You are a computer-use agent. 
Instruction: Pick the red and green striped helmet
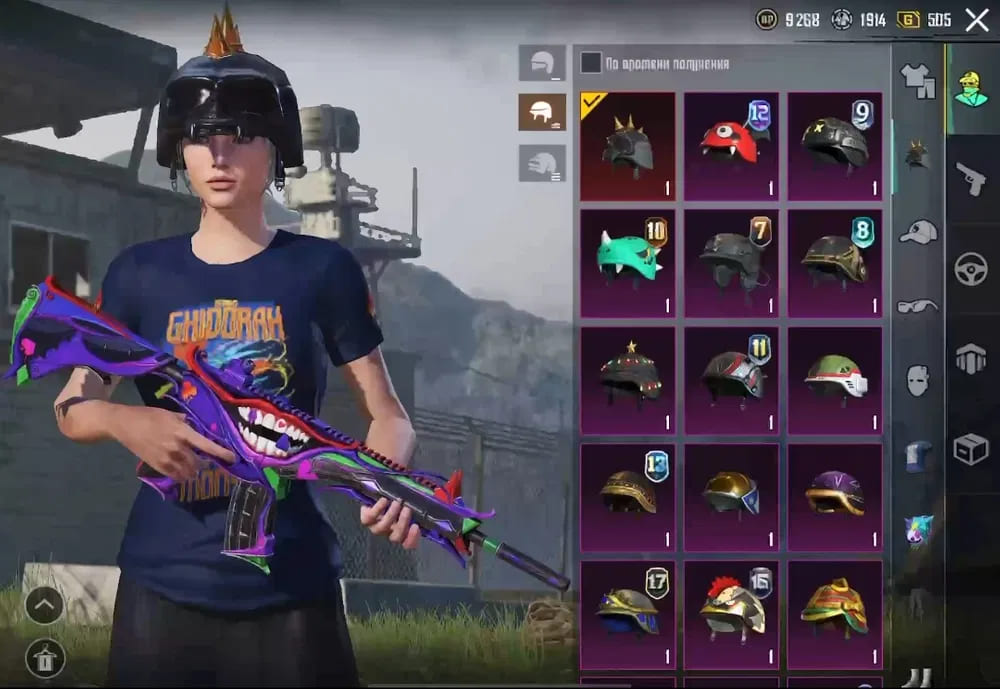(835, 612)
